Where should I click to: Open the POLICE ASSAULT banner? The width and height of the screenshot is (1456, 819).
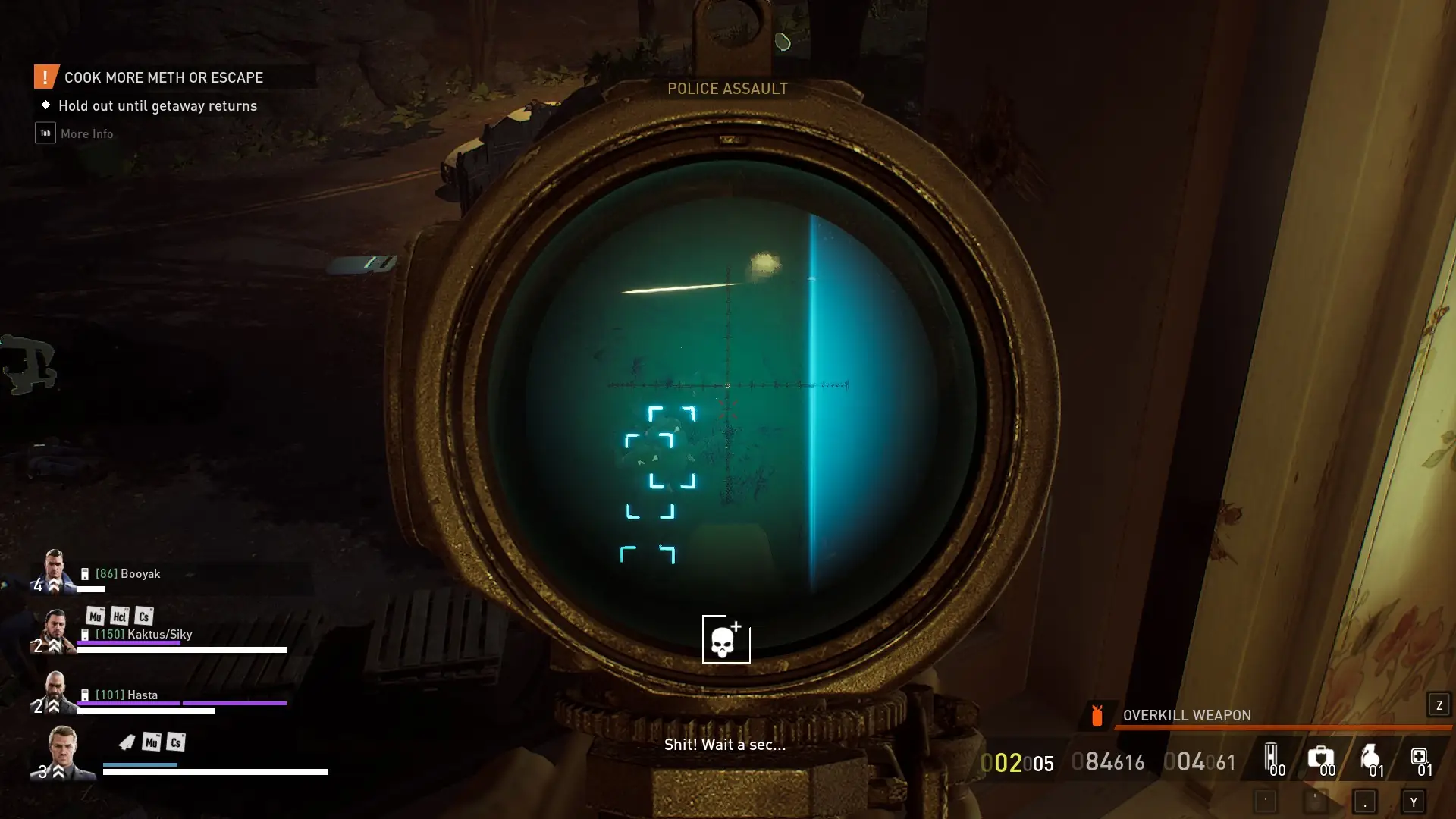(x=727, y=88)
